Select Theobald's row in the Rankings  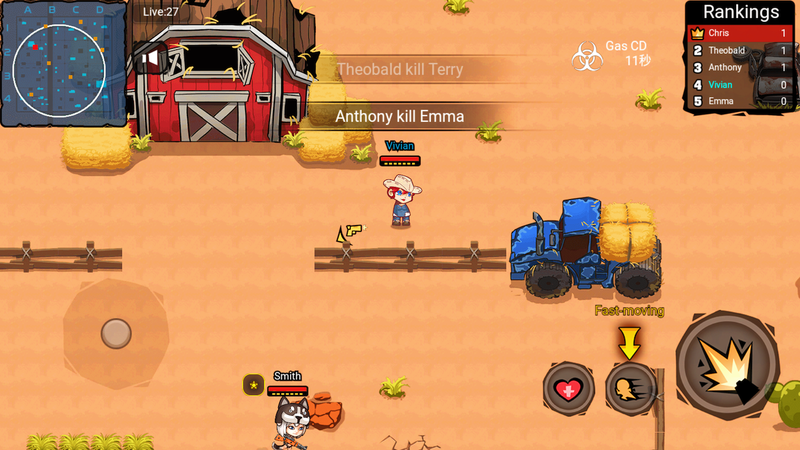click(x=740, y=50)
